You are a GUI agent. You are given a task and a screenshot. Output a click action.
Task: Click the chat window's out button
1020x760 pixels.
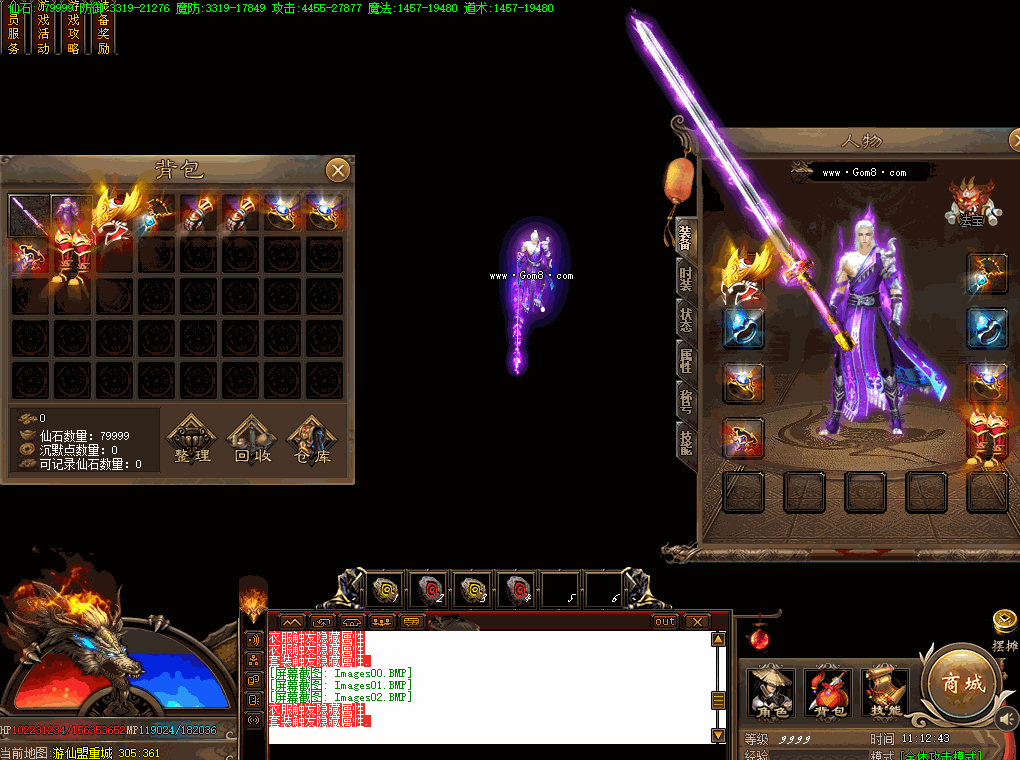click(x=665, y=621)
